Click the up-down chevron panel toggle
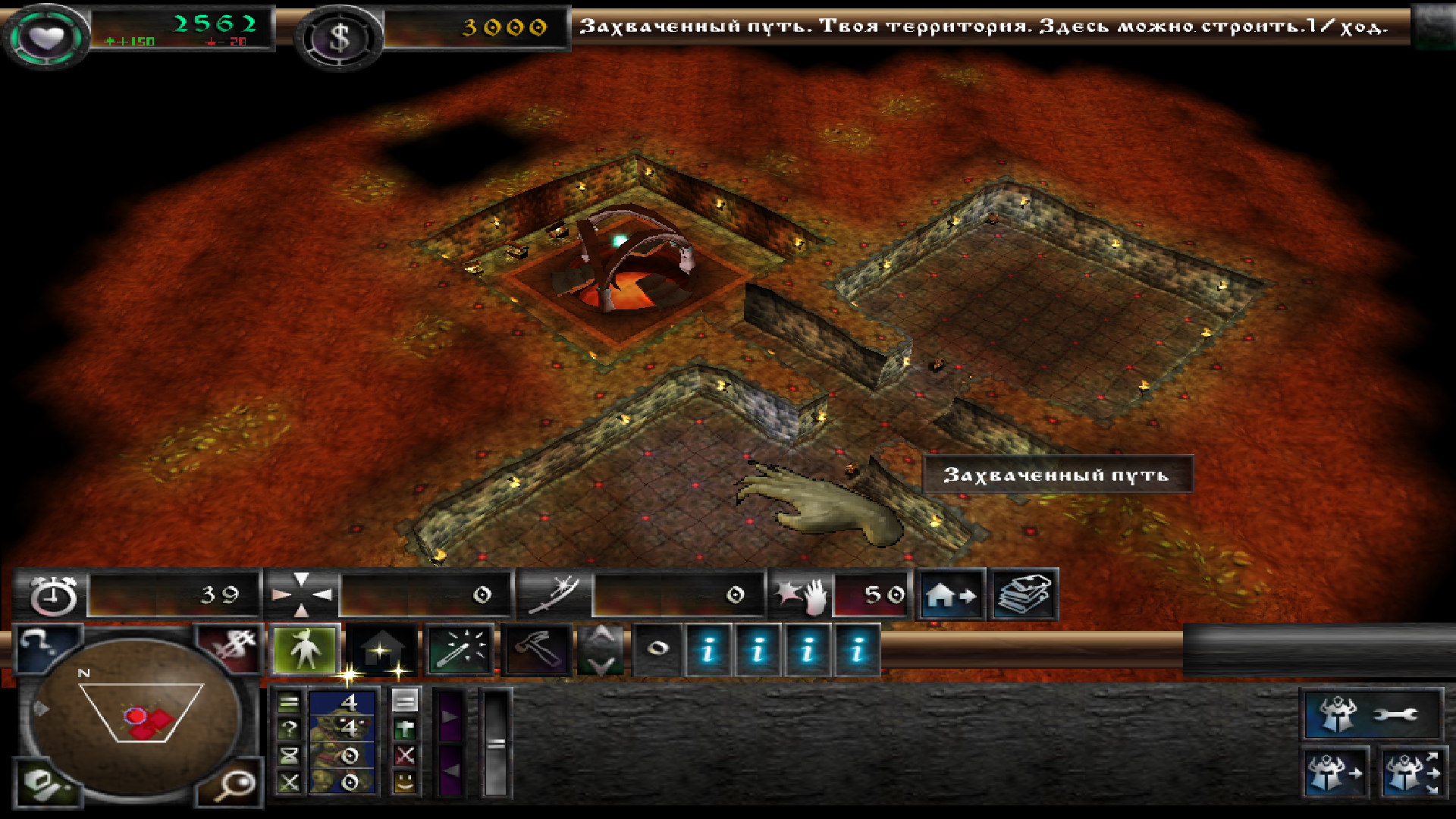1456x819 pixels. tap(601, 650)
